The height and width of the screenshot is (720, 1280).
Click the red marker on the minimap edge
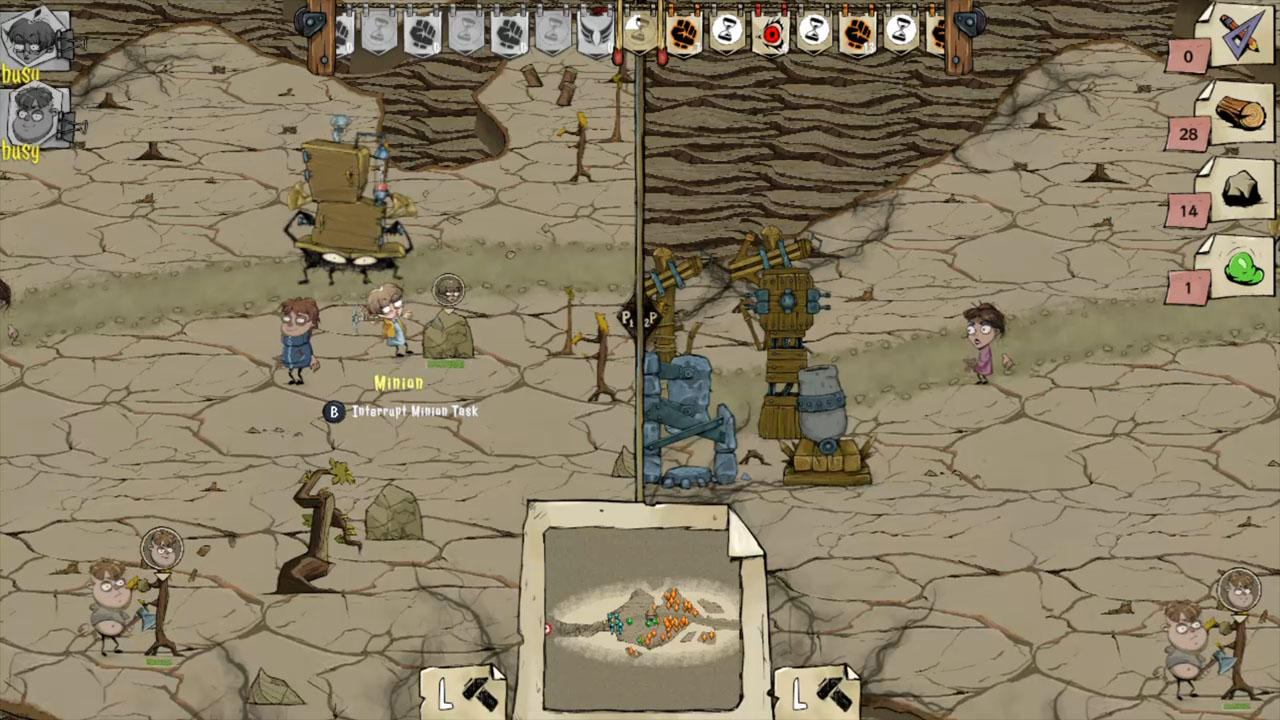click(x=547, y=629)
